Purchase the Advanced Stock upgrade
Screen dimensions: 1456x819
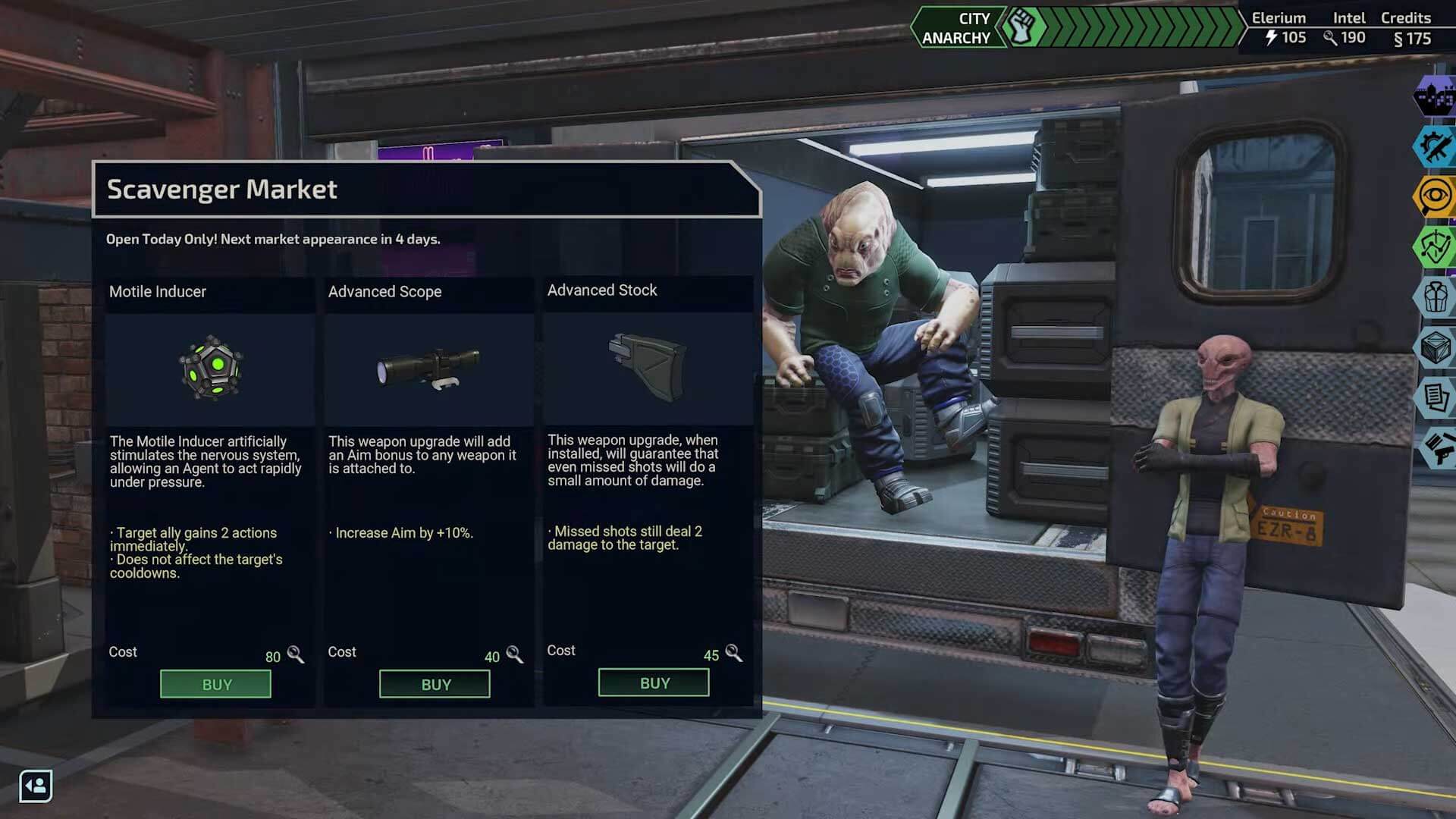coord(654,682)
